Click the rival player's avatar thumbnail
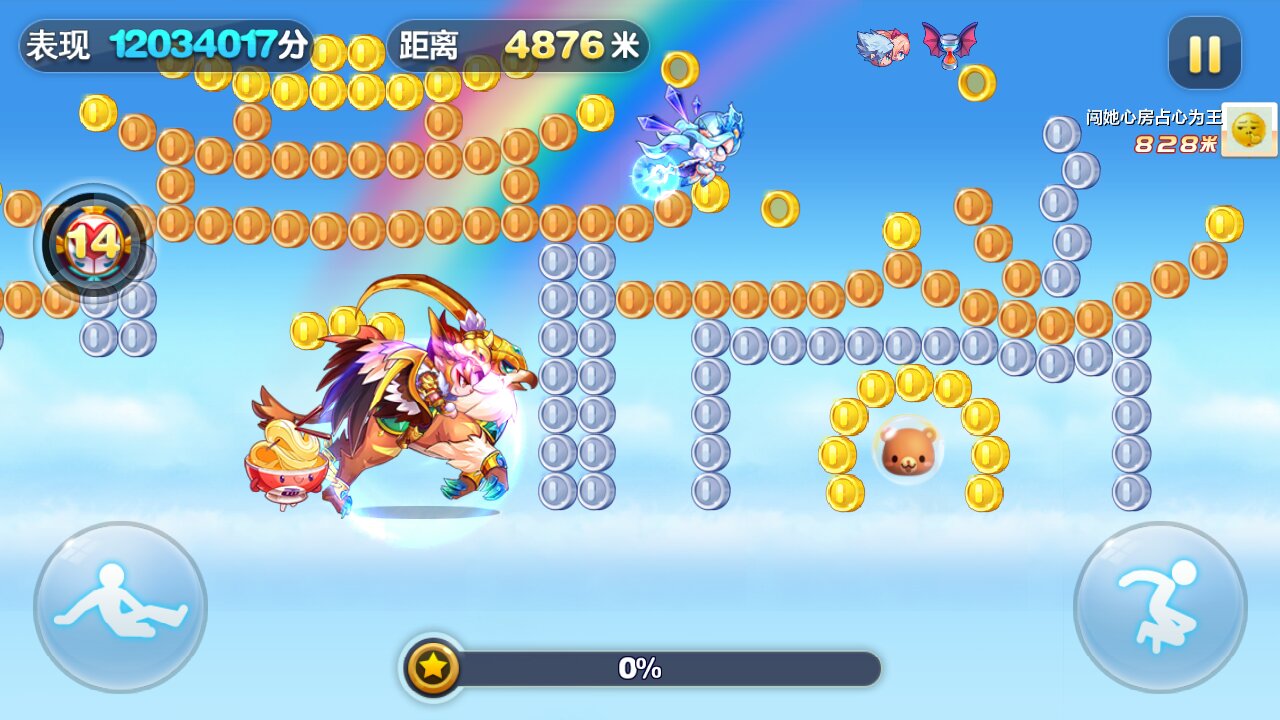The height and width of the screenshot is (720, 1280). (1249, 130)
